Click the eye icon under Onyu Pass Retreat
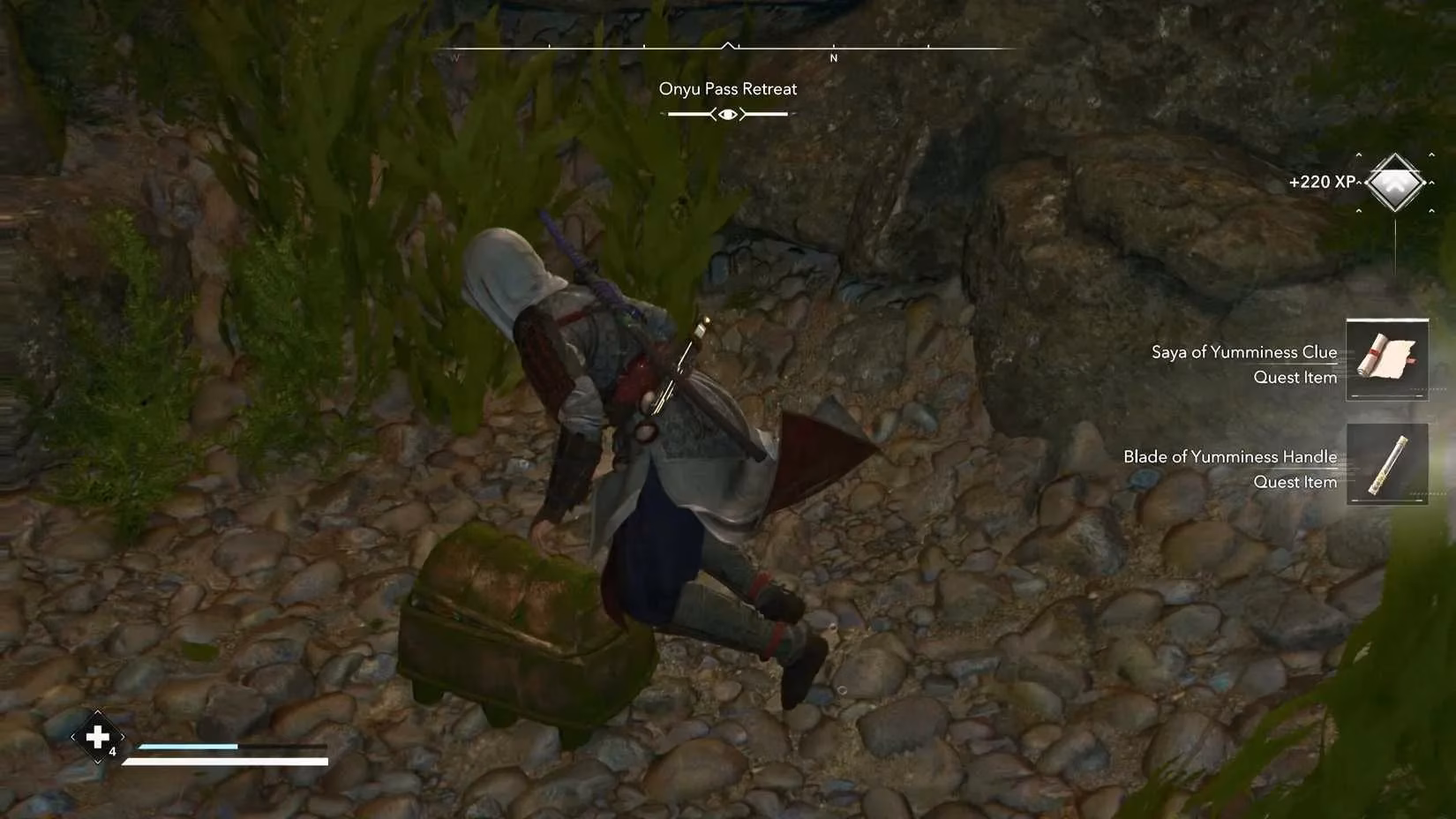This screenshot has height=819, width=1456. click(x=726, y=113)
